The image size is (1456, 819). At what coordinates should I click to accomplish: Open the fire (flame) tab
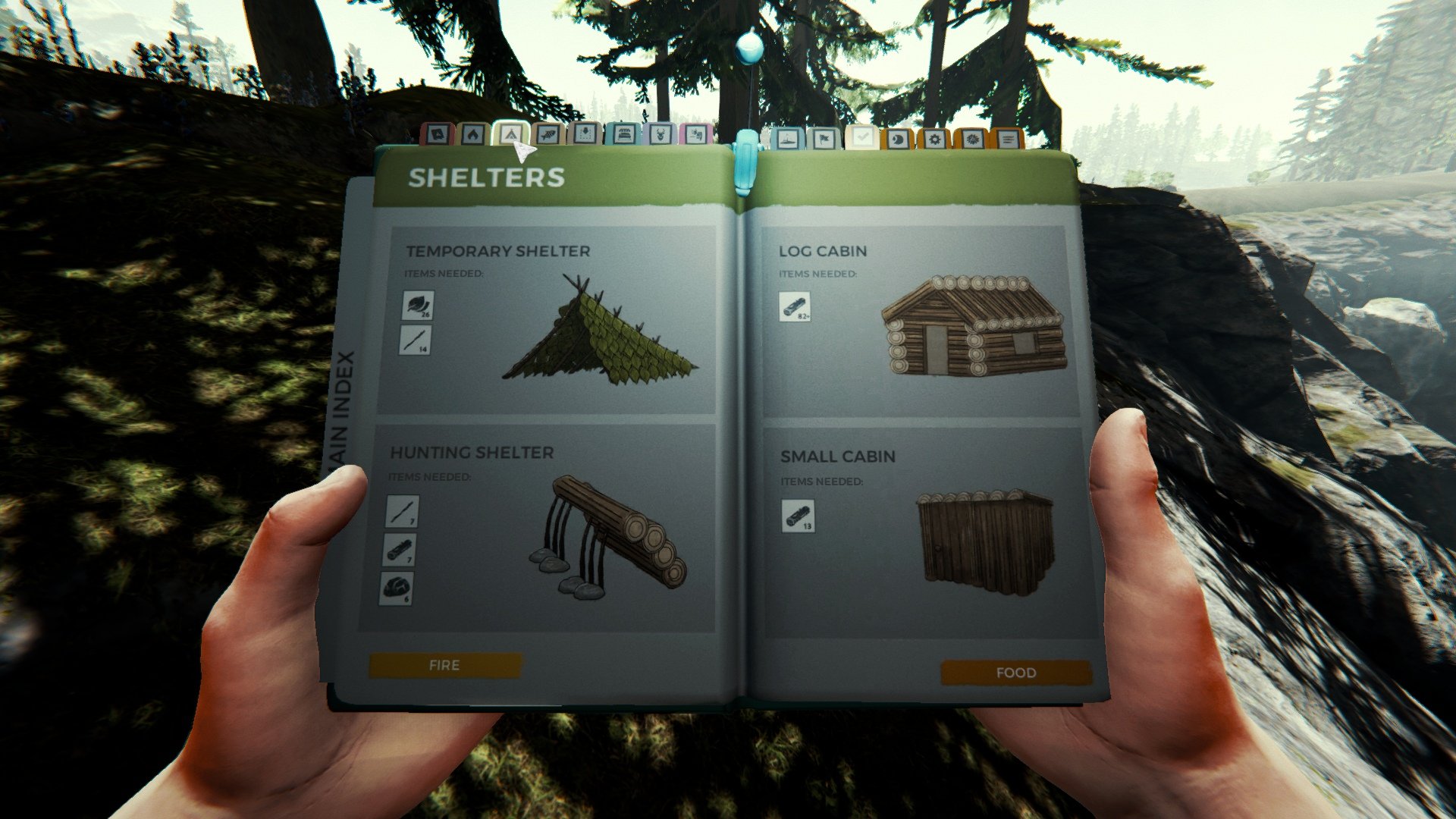coord(472,136)
